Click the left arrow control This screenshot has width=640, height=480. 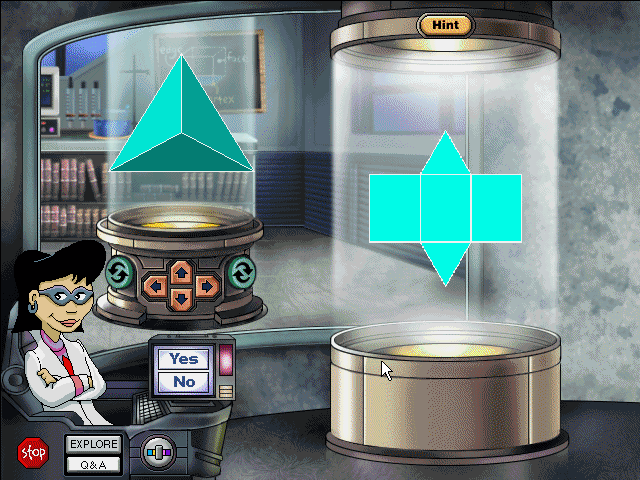point(156,285)
